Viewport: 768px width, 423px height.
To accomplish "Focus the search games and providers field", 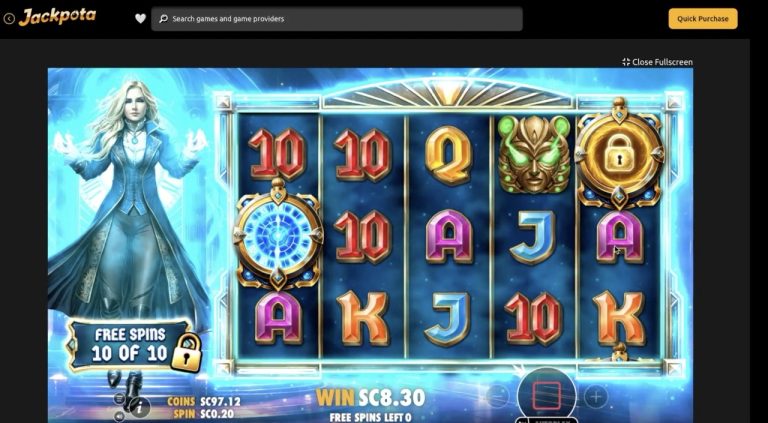I will pyautogui.click(x=340, y=19).
